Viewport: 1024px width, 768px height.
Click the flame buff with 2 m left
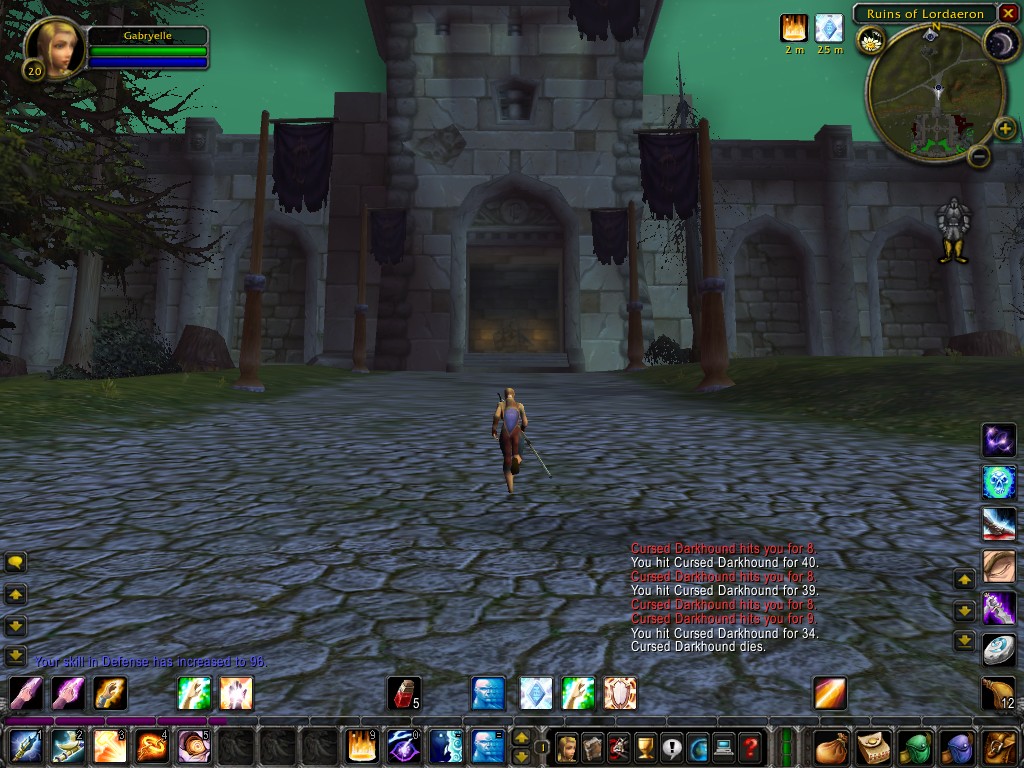(x=794, y=28)
